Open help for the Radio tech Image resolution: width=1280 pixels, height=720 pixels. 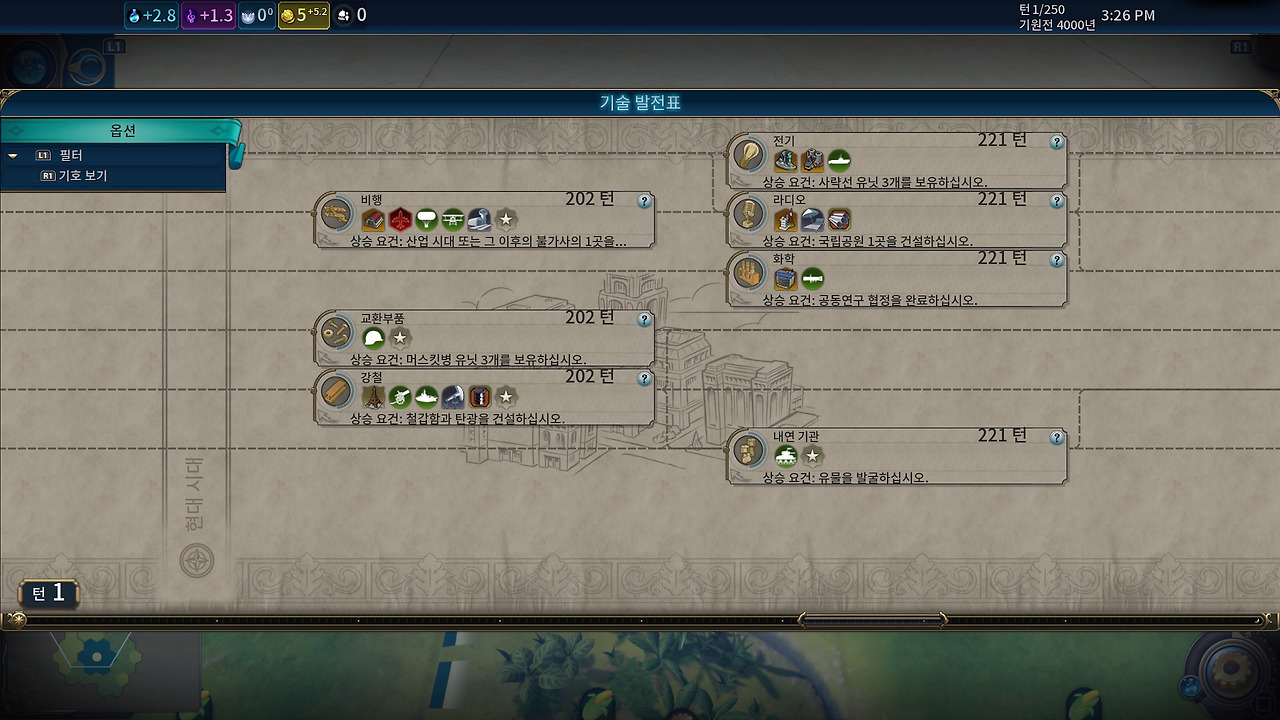(1056, 201)
